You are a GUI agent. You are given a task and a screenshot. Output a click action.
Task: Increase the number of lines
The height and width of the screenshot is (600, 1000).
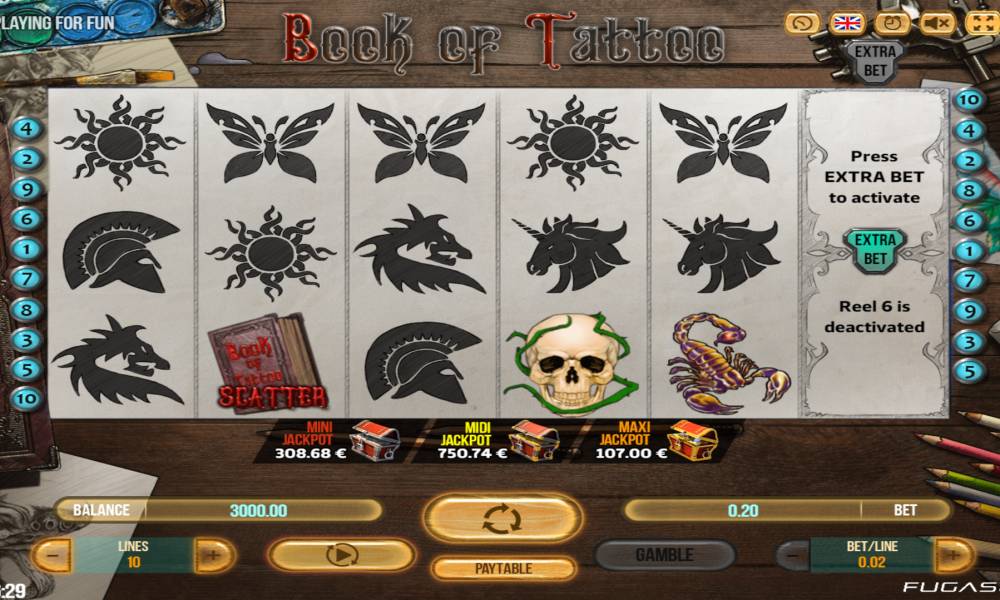point(212,555)
